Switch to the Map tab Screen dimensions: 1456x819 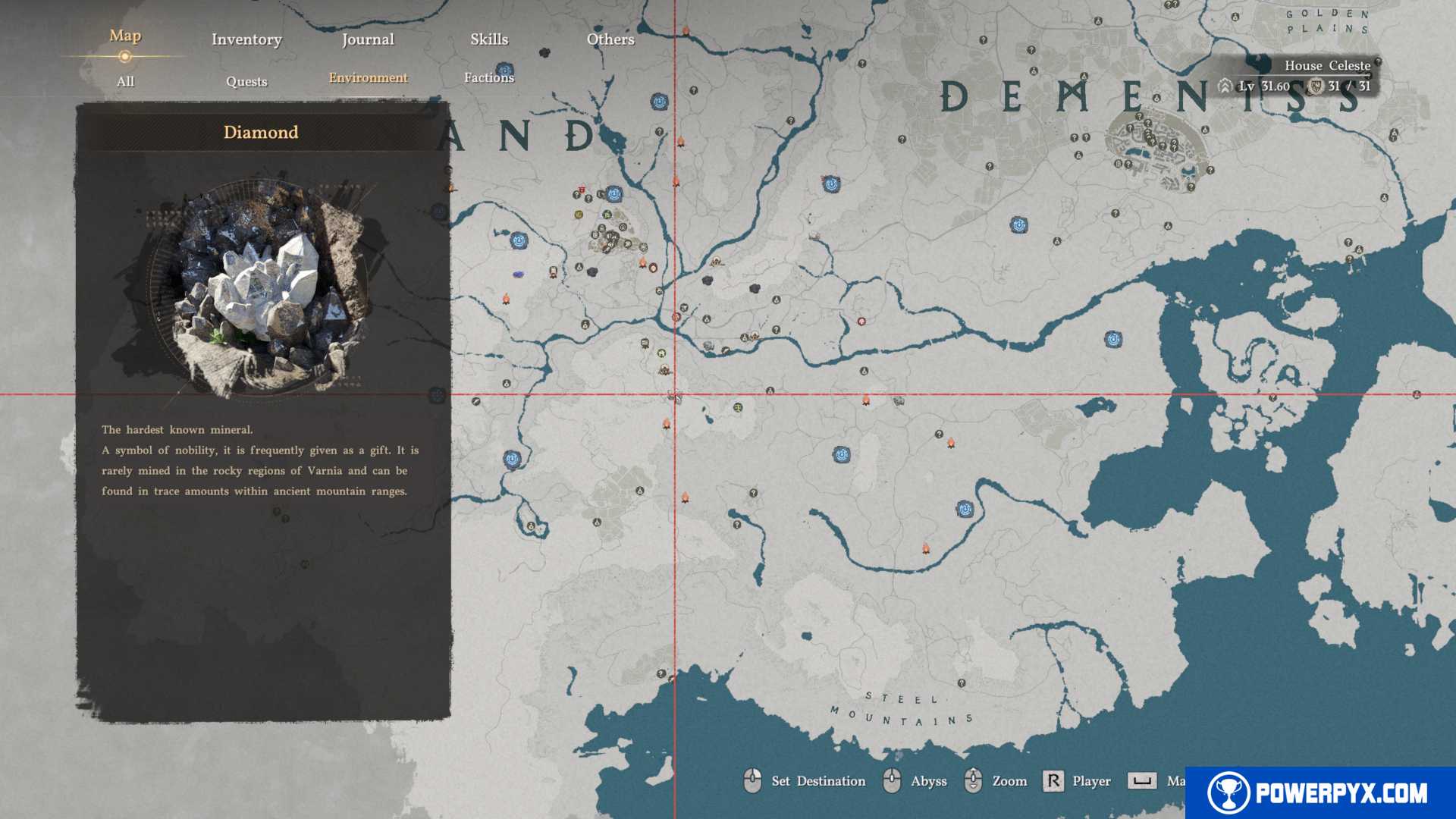[x=125, y=36]
